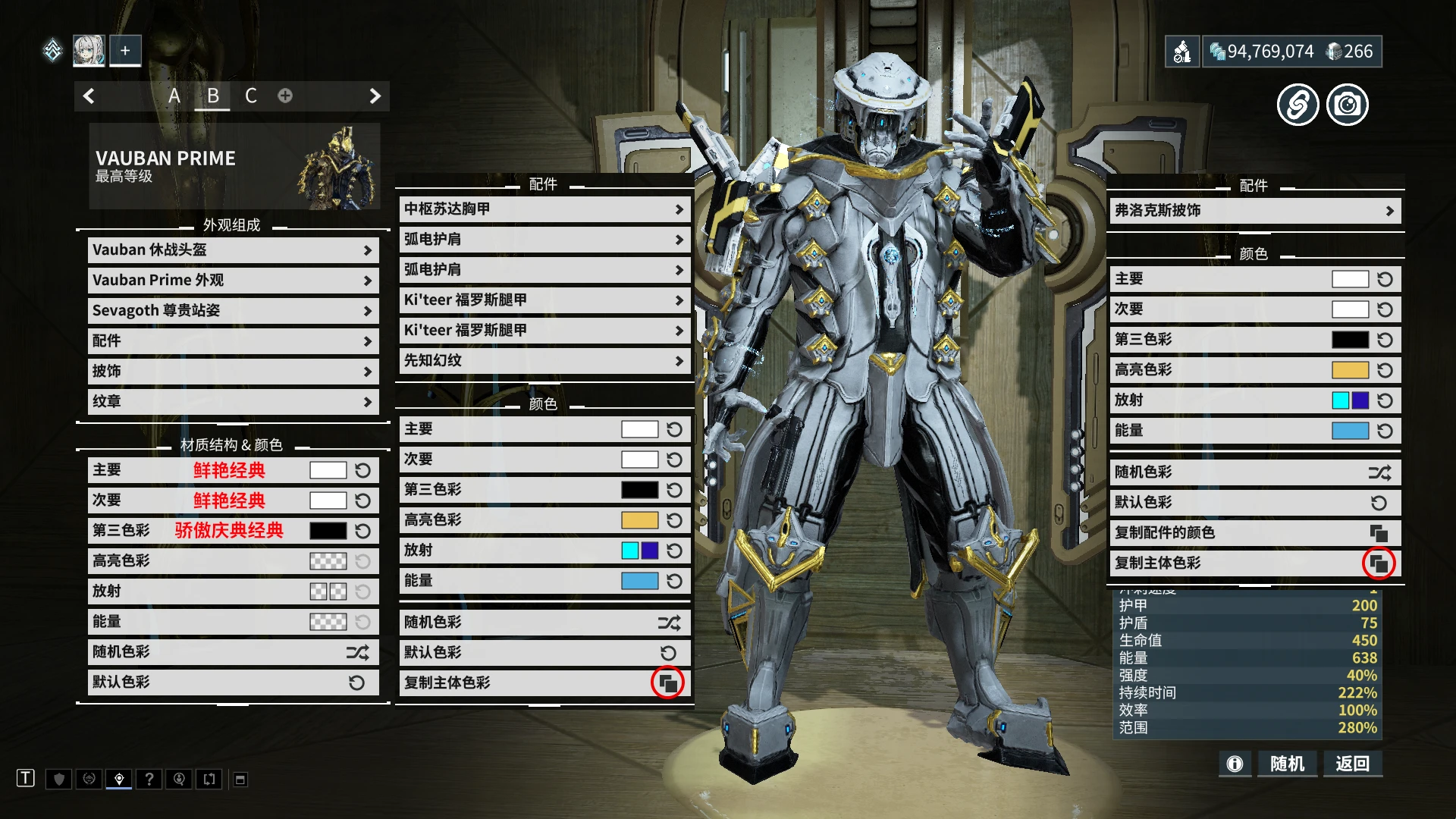Pick the black 第三色彩 swatch under 材质结构
The height and width of the screenshot is (819, 1456).
328,531
